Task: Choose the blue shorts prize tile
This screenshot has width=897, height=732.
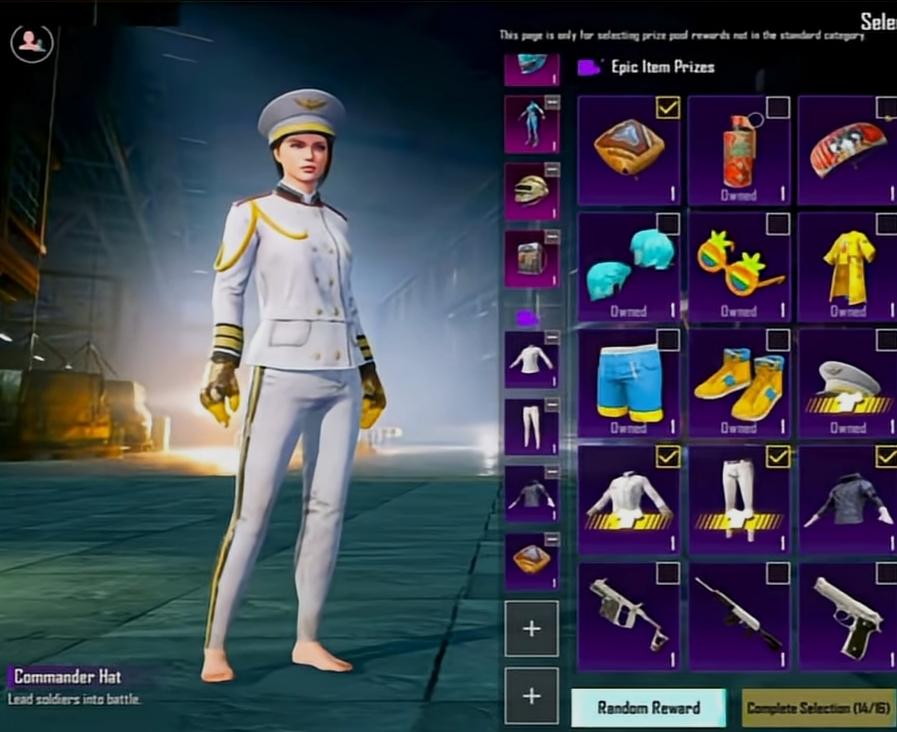Action: coord(629,383)
